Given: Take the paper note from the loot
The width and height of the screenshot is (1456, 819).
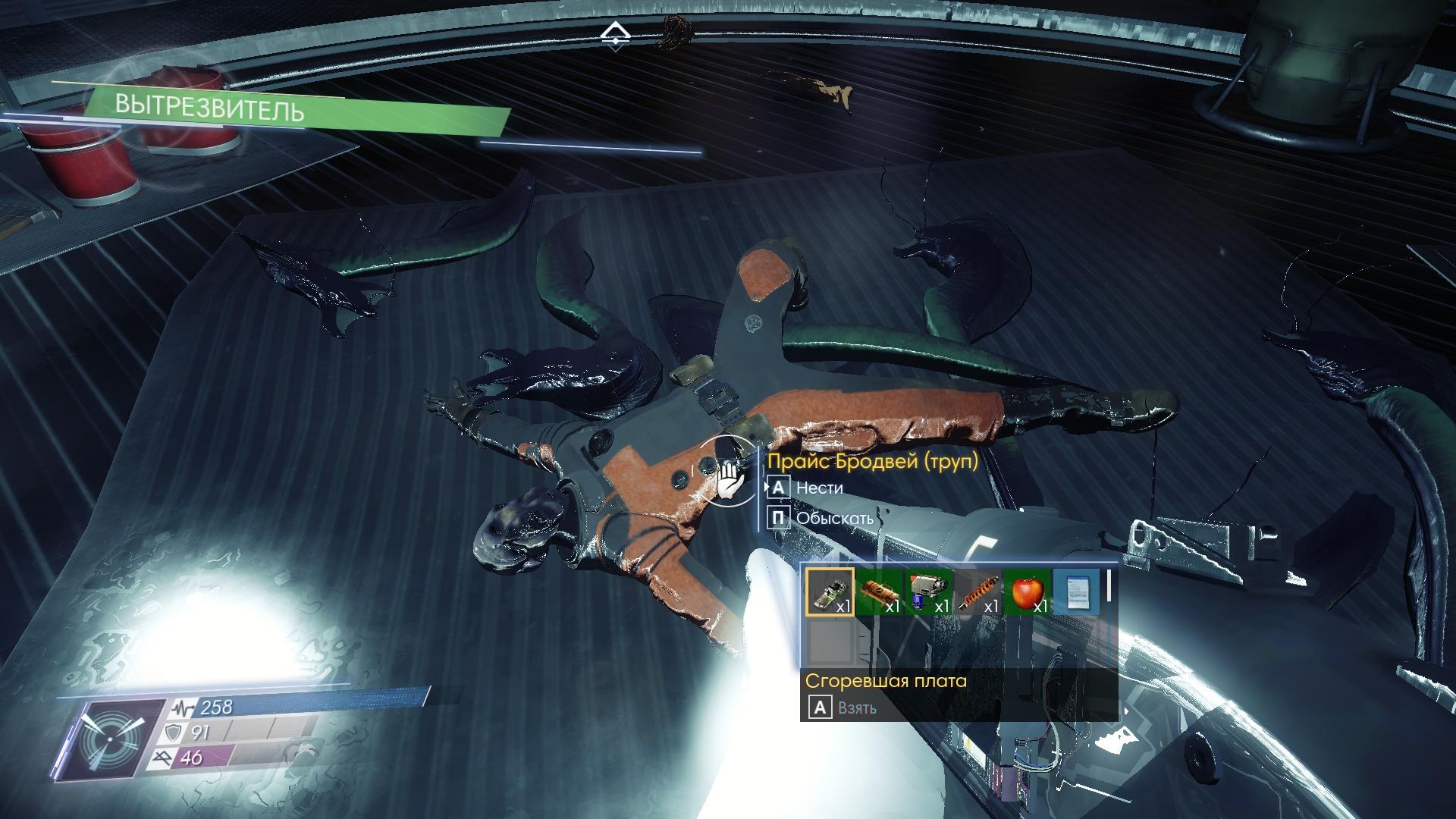Looking at the screenshot, I should coord(1076,591).
